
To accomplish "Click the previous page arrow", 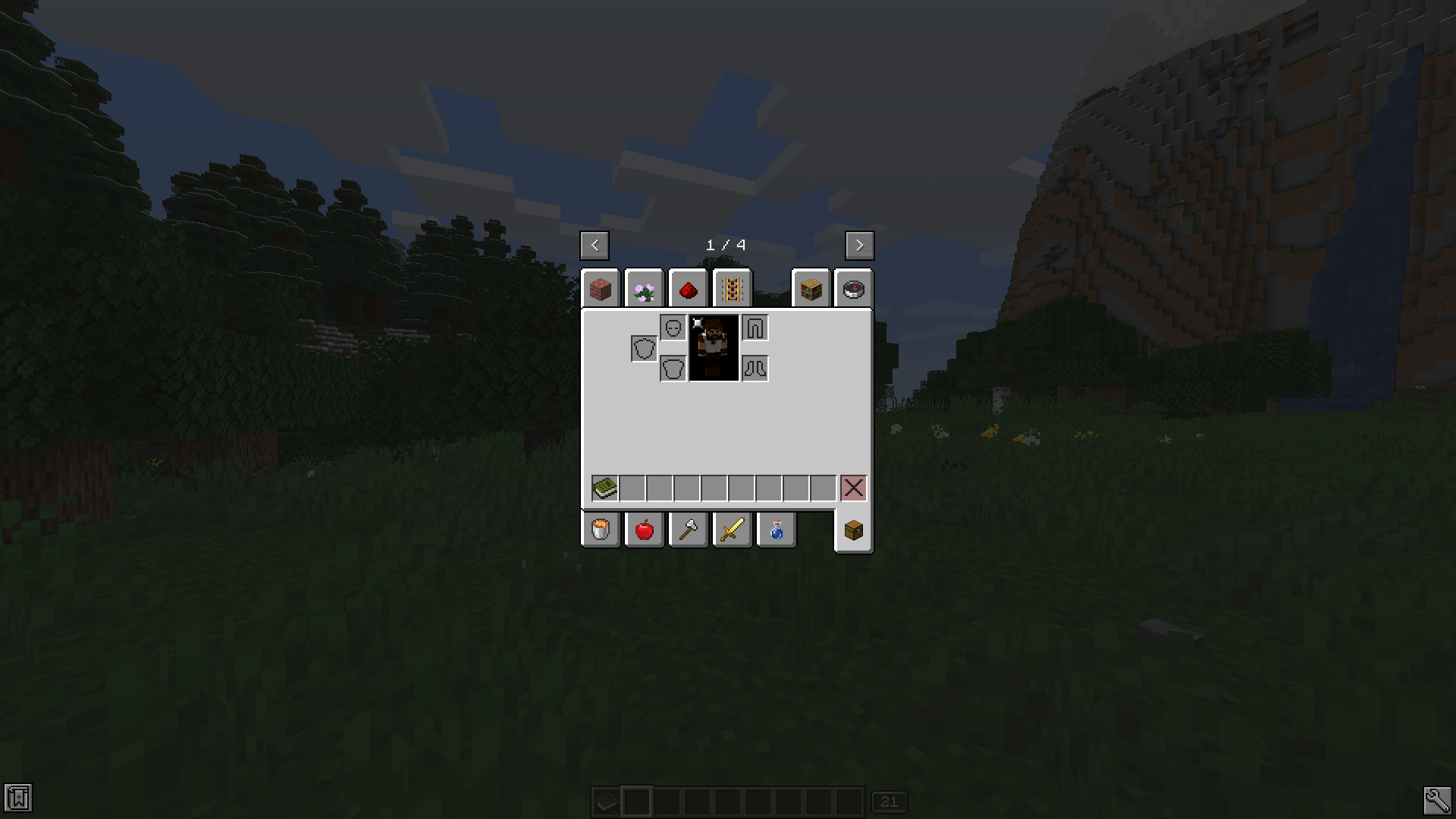I will 595,245.
